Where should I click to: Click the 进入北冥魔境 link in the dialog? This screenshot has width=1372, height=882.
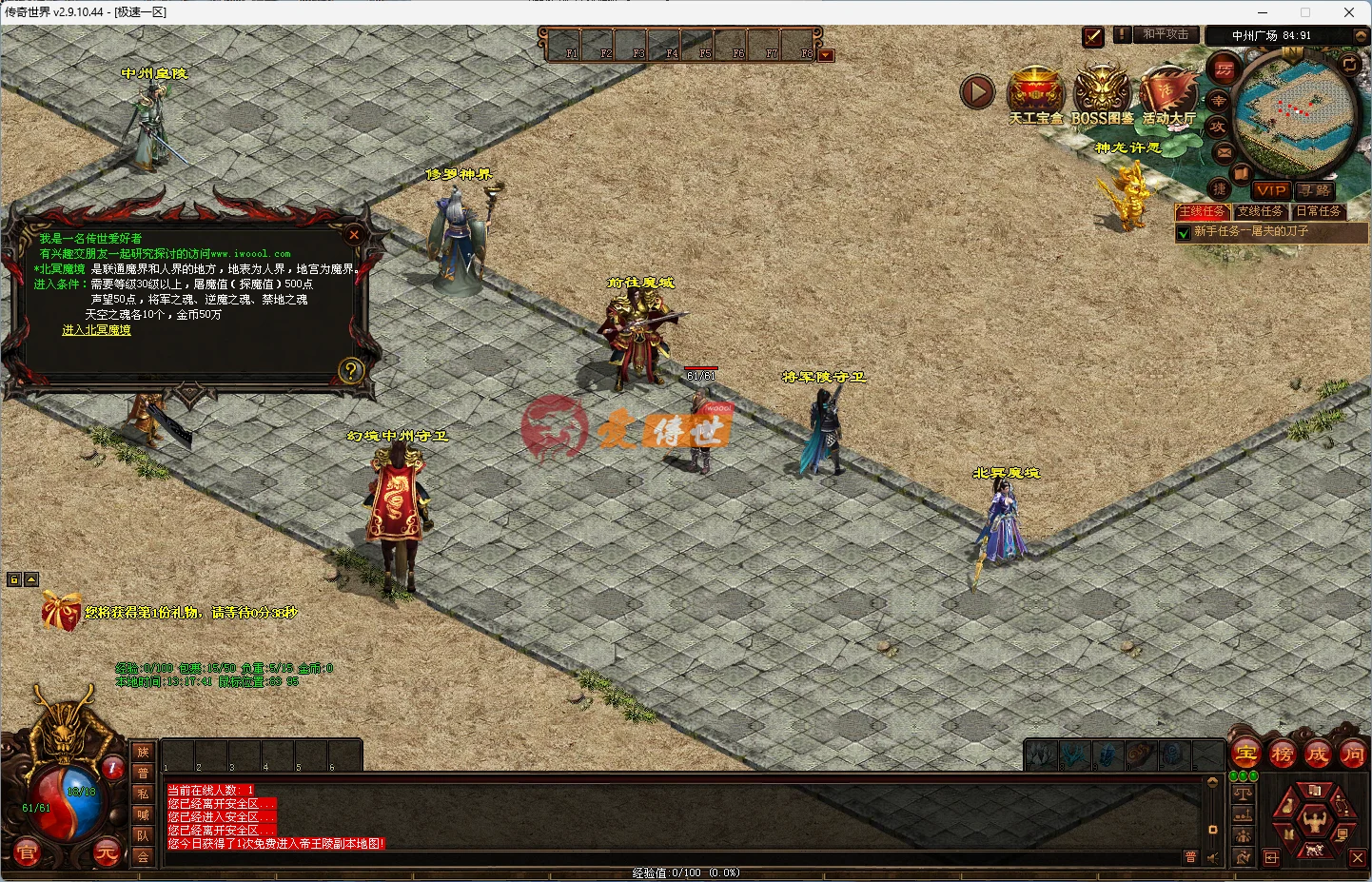[95, 330]
